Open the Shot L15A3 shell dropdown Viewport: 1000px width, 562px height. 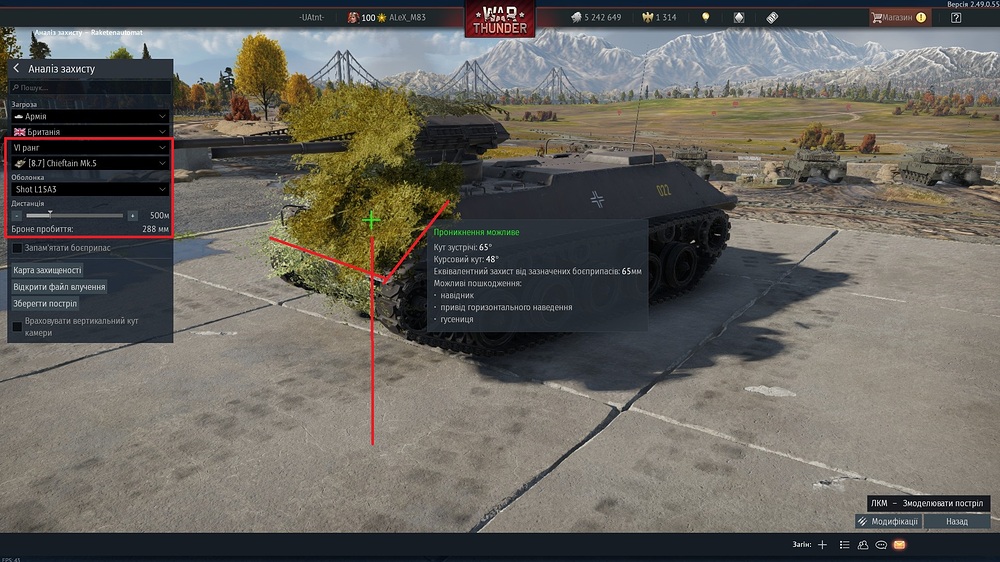pyautogui.click(x=90, y=189)
